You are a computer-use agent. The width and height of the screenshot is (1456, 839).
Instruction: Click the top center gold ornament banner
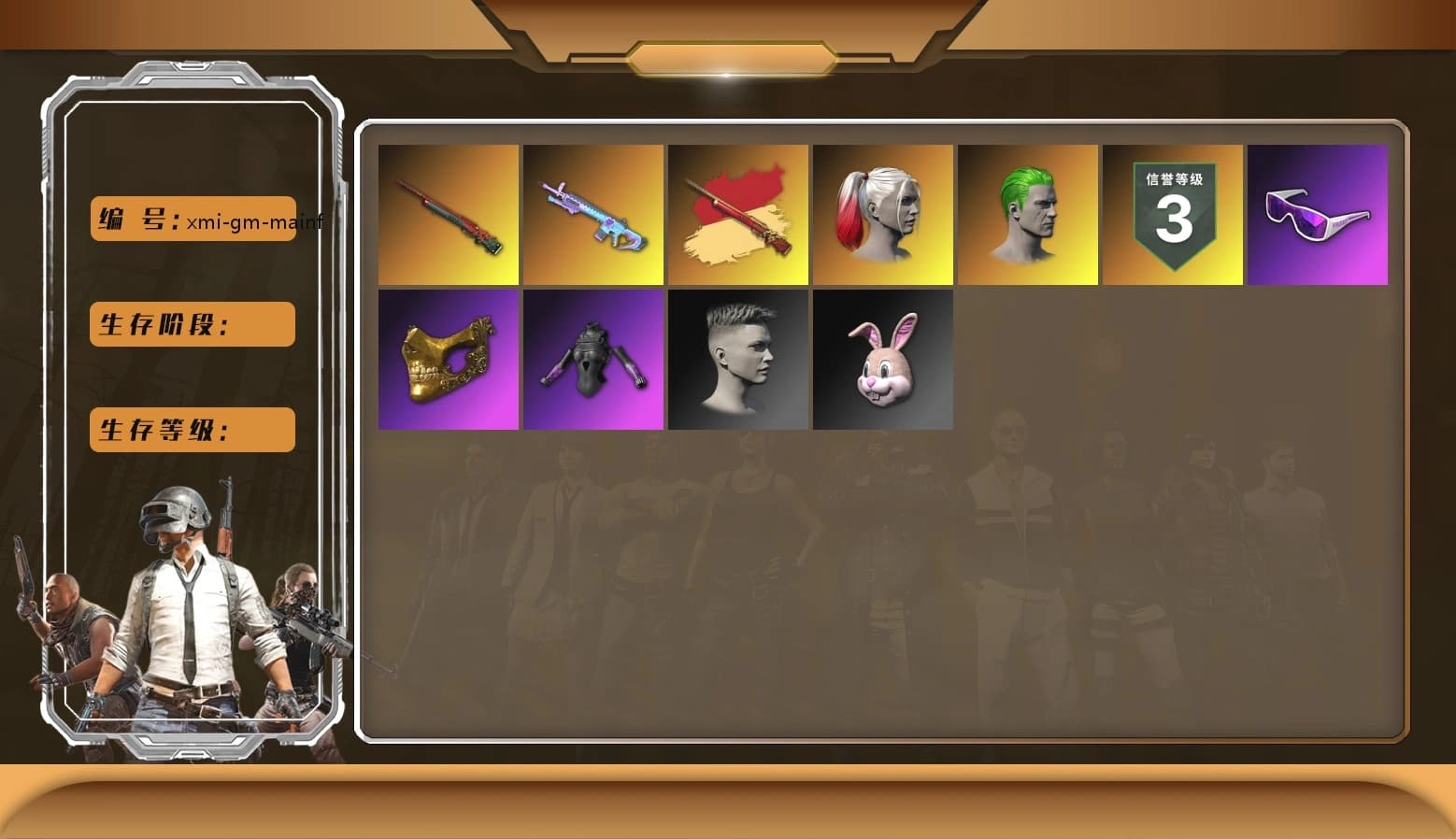pyautogui.click(x=728, y=56)
